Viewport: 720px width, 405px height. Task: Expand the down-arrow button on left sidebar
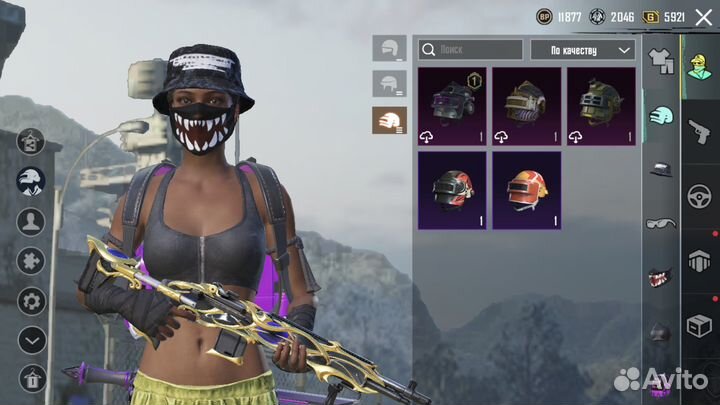[x=31, y=340]
